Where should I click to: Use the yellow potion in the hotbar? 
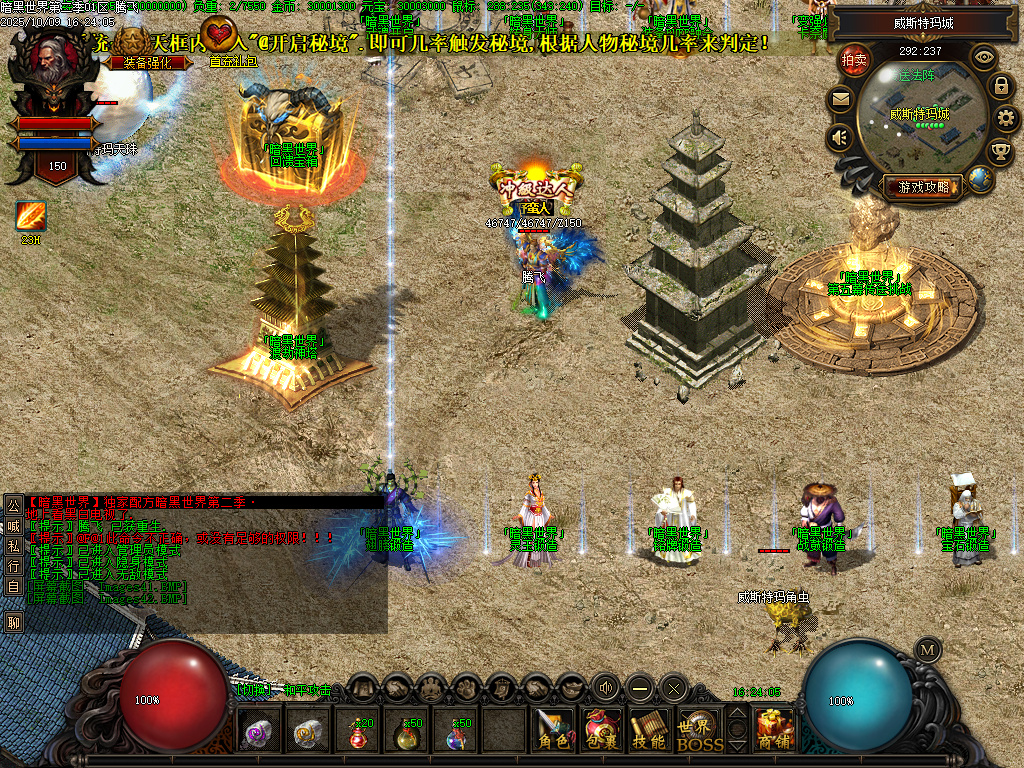pyautogui.click(x=407, y=733)
